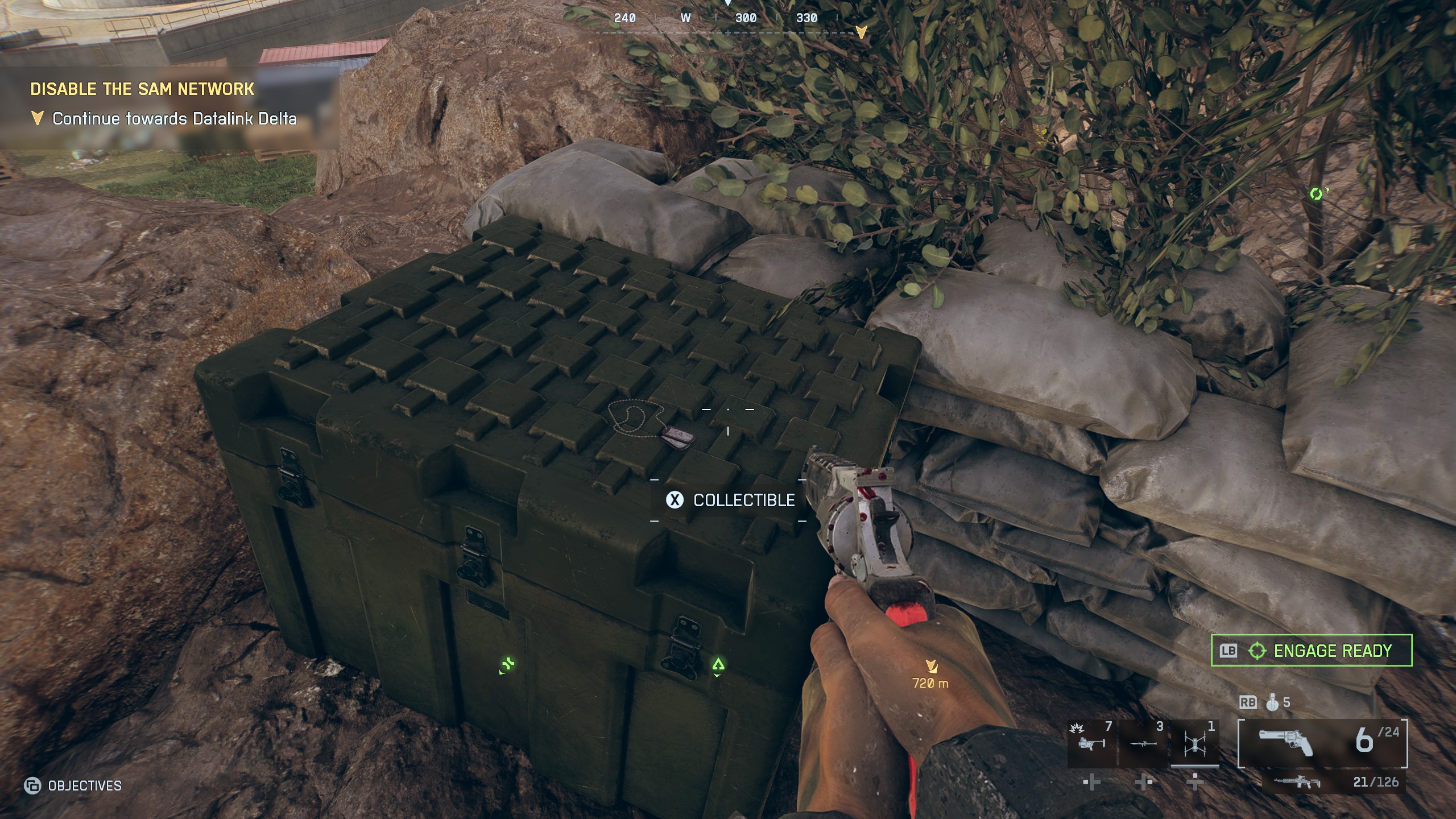Image resolution: width=1456 pixels, height=819 pixels.
Task: Click the syringe stim icon next to RB
Action: pos(1272,705)
